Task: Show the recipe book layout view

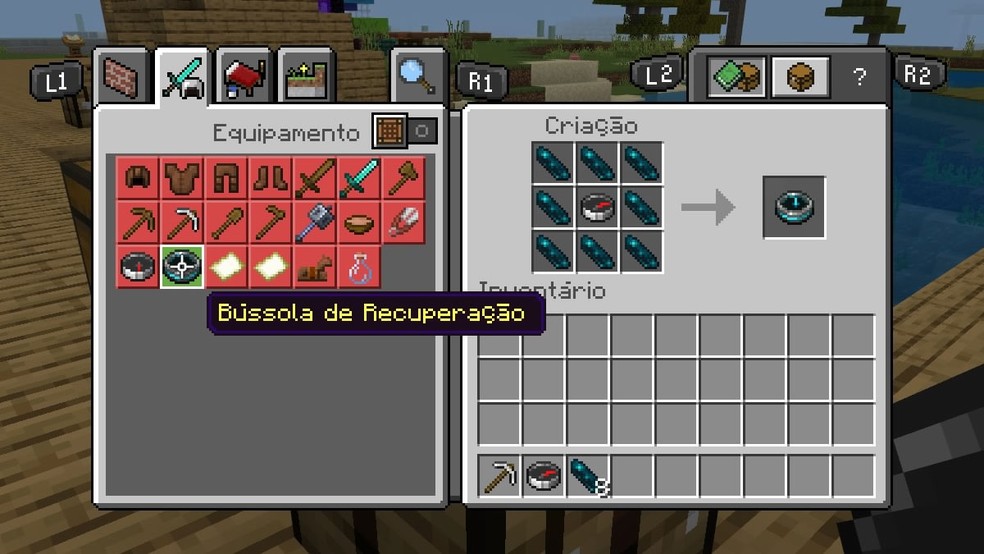Action: pos(737,77)
